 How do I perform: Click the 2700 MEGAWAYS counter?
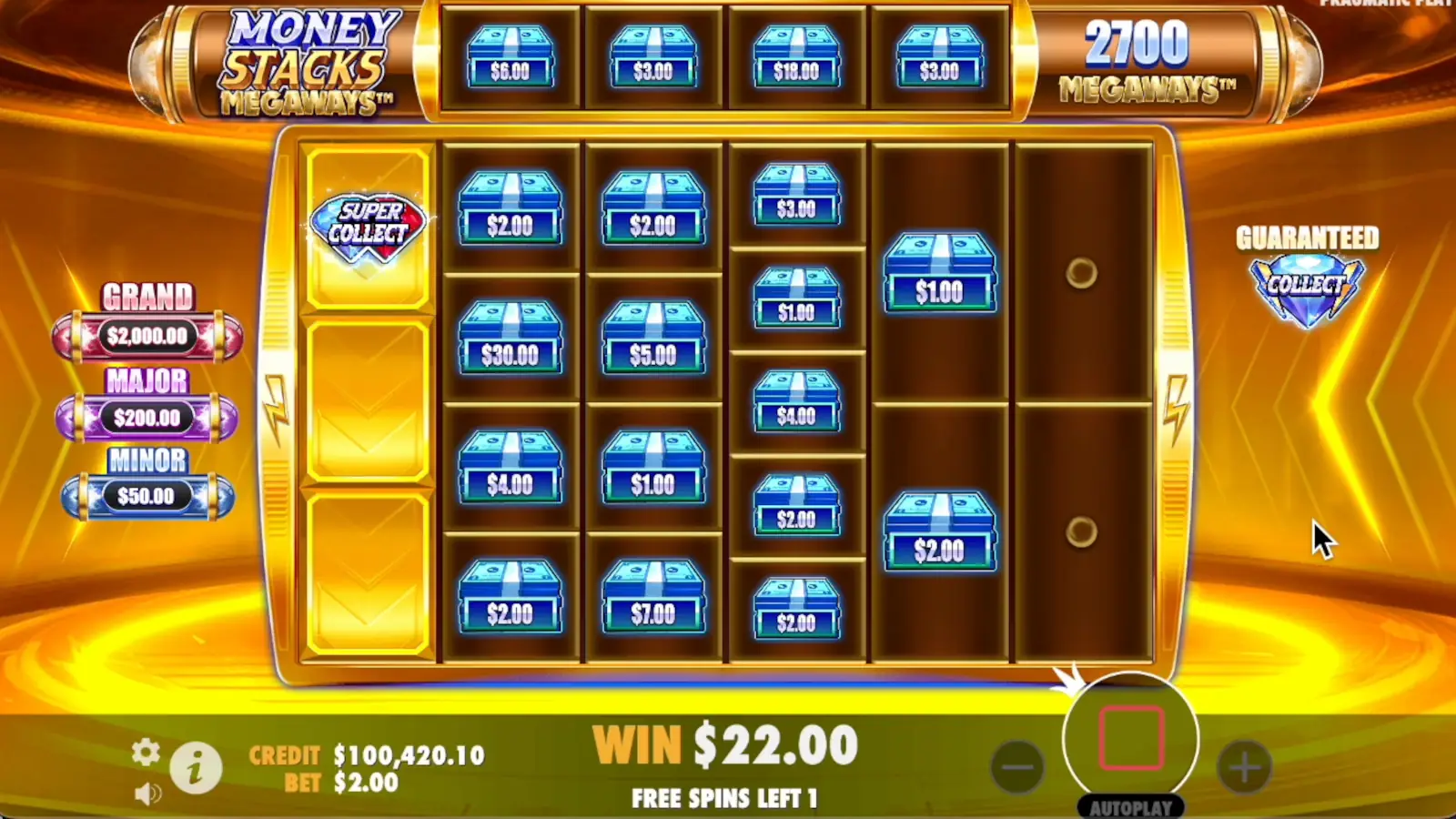(x=1146, y=59)
